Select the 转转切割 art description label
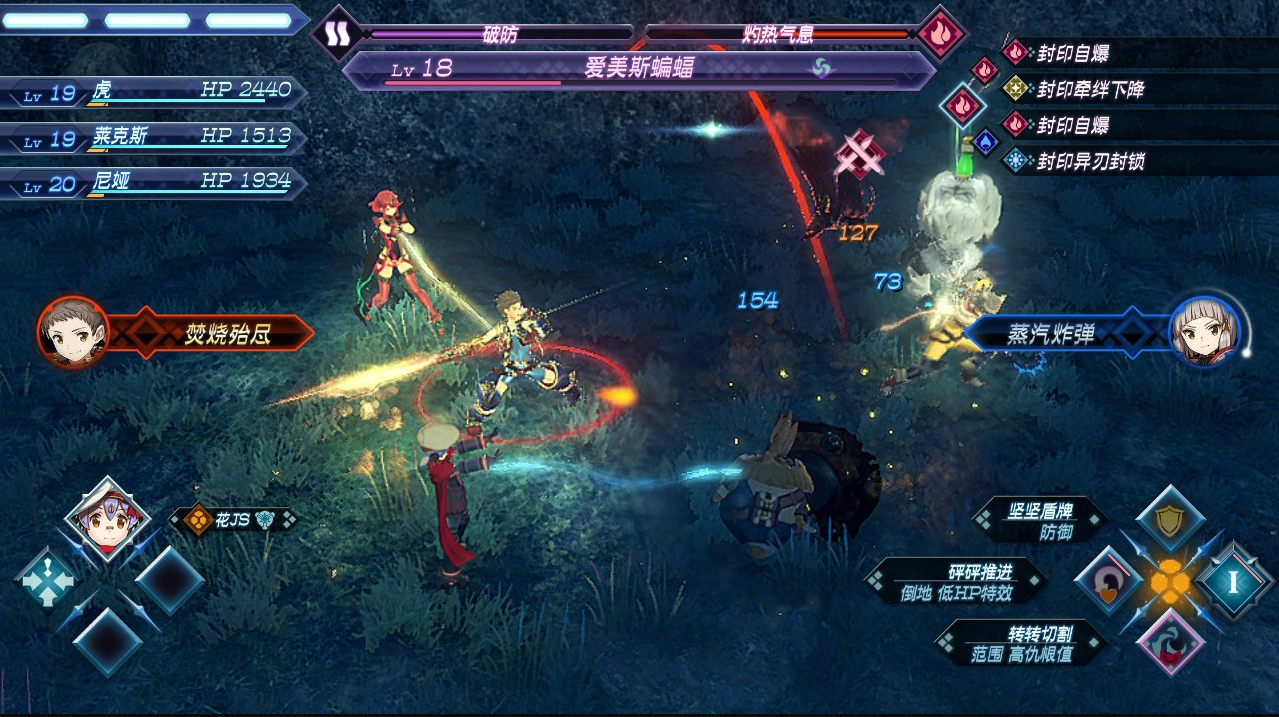Viewport: 1279px width, 717px height. pos(1022,643)
